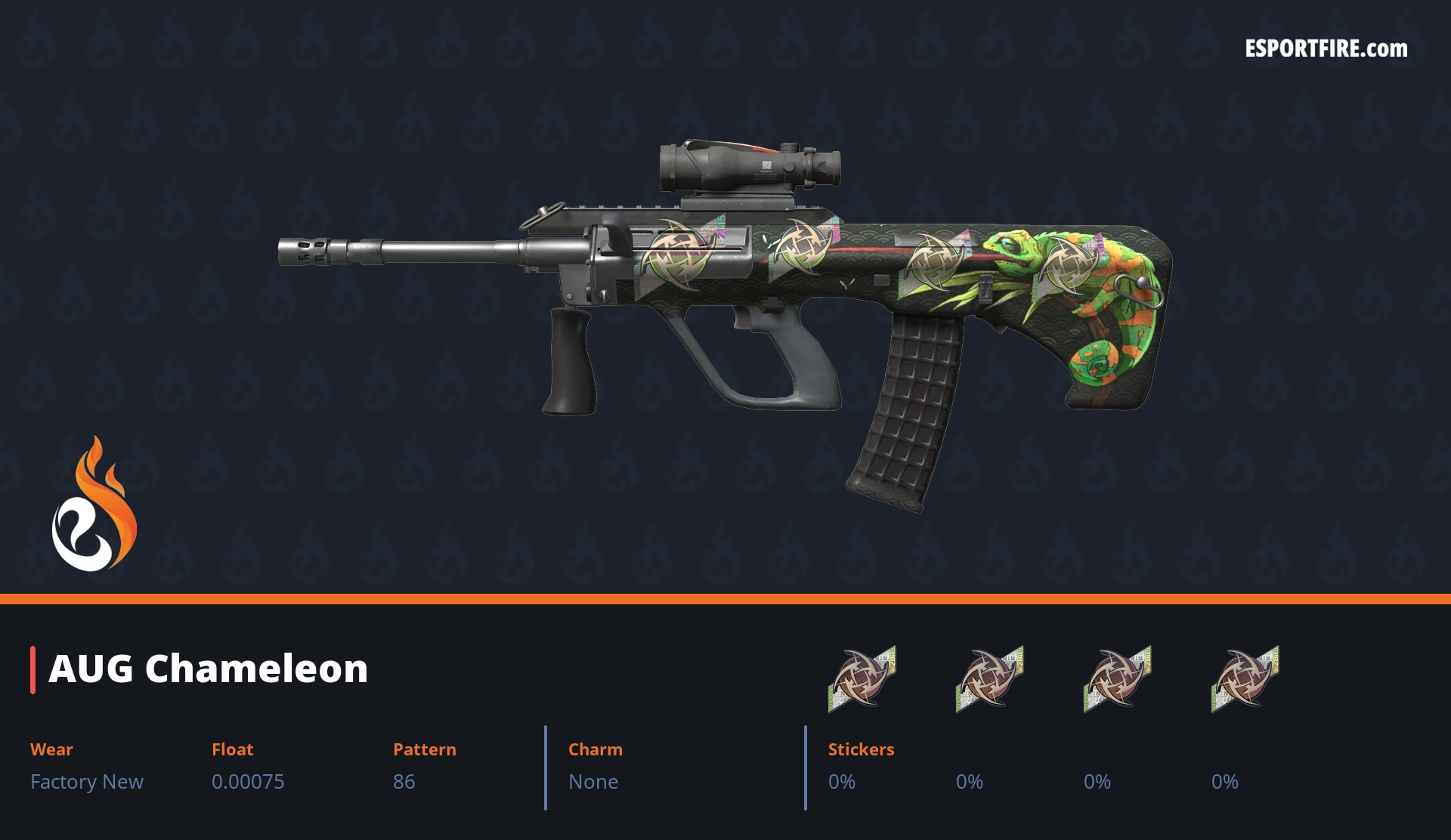Viewport: 1451px width, 840px height.
Task: Open the ESPORTFIRE.com site link
Action: (1326, 49)
